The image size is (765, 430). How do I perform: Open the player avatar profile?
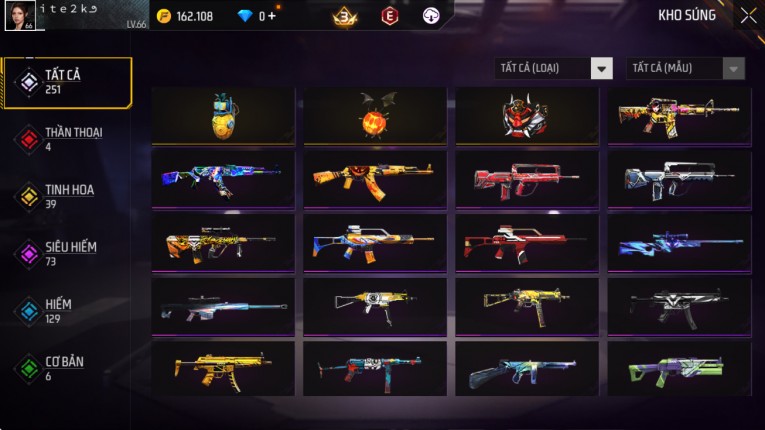[x=19, y=16]
